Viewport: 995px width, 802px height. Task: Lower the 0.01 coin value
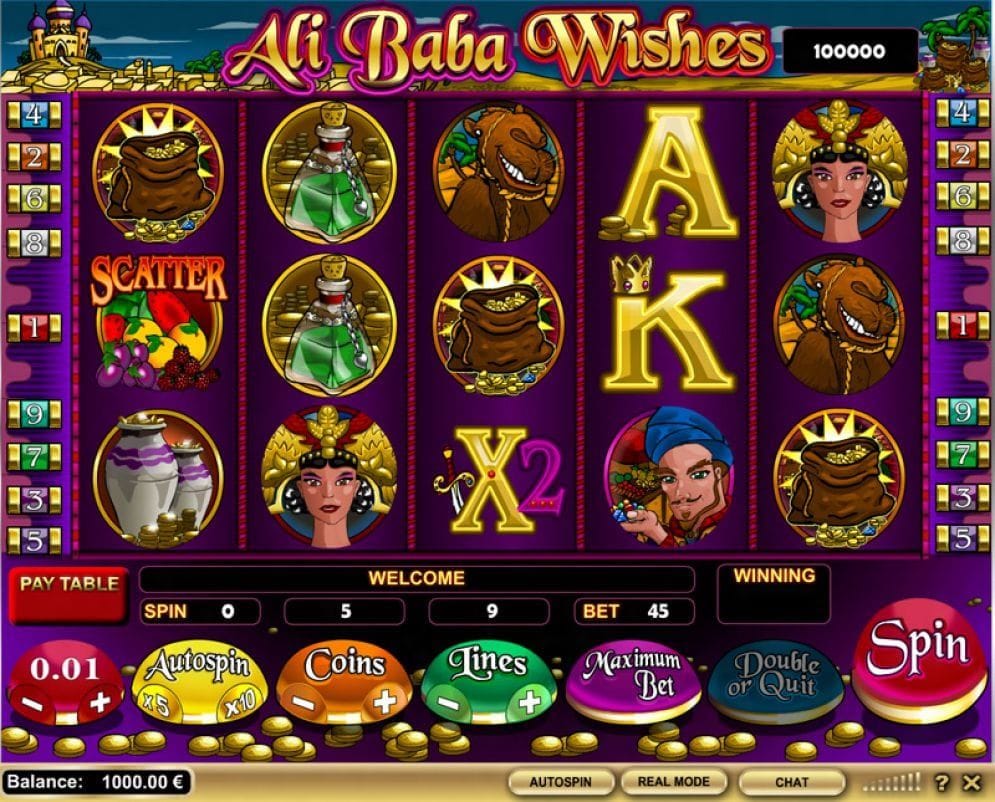click(34, 703)
